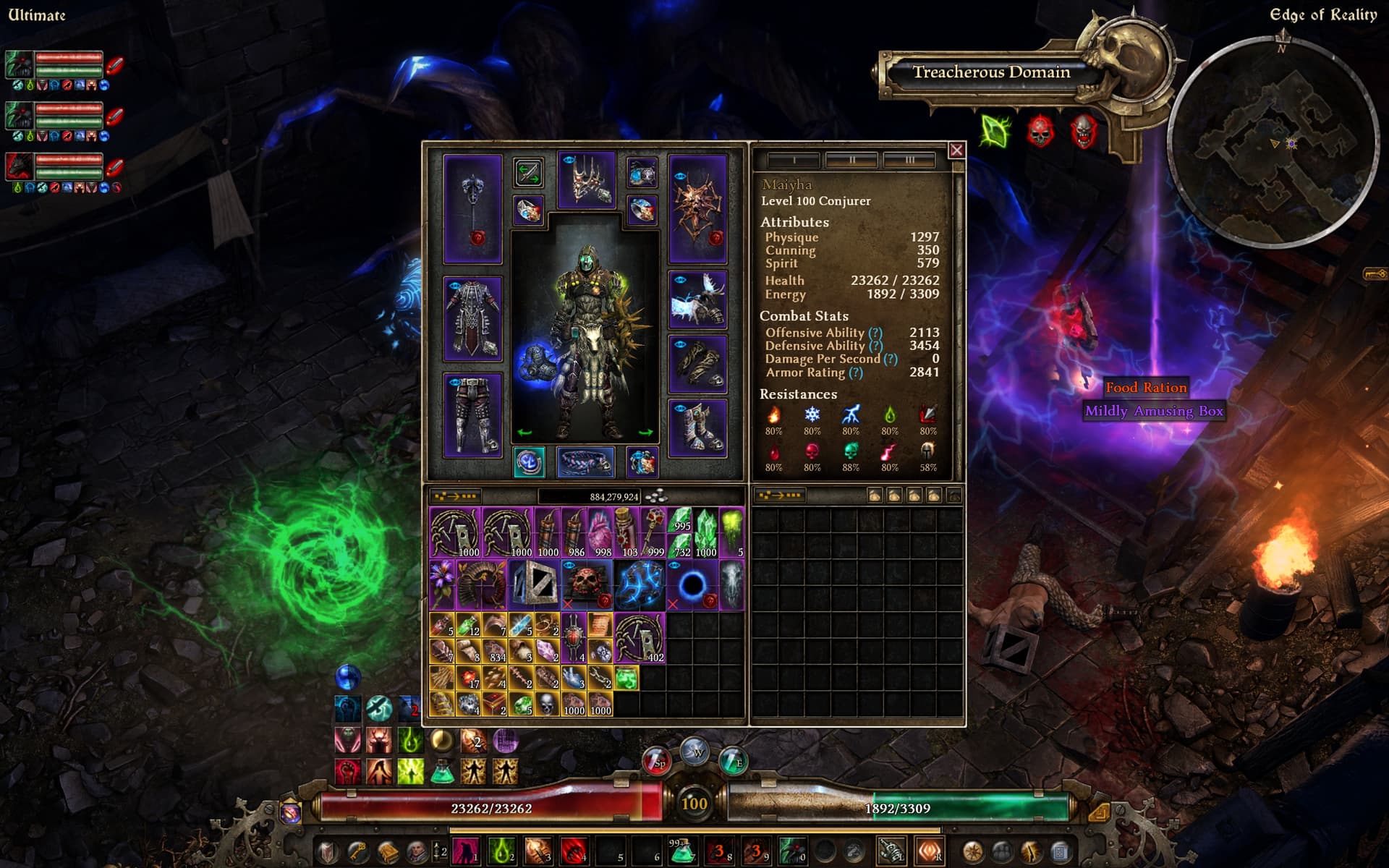Click the inventory auto-sort button
This screenshot has height=868, width=1389.
(455, 496)
